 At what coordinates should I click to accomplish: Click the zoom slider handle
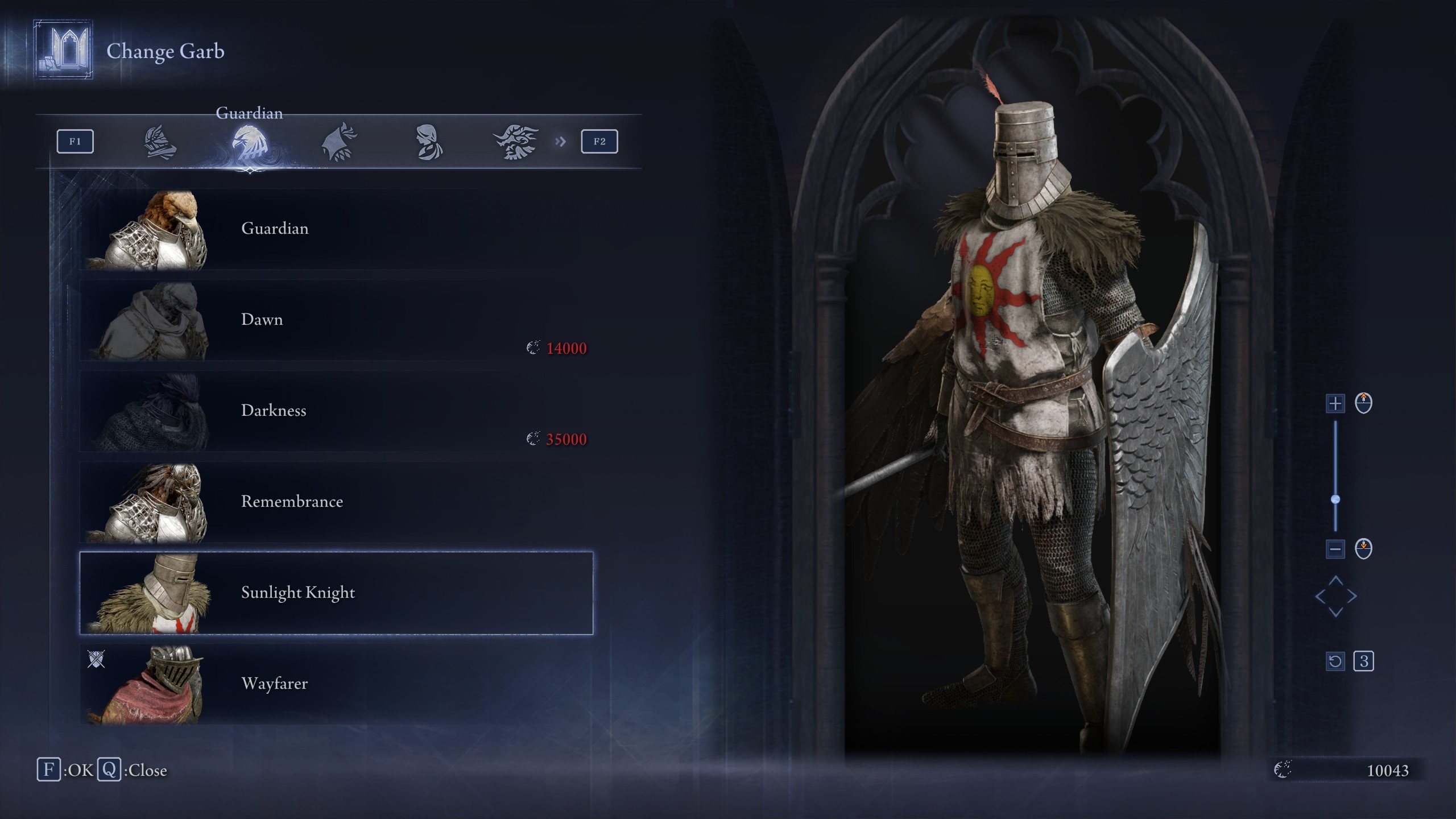pos(1335,499)
